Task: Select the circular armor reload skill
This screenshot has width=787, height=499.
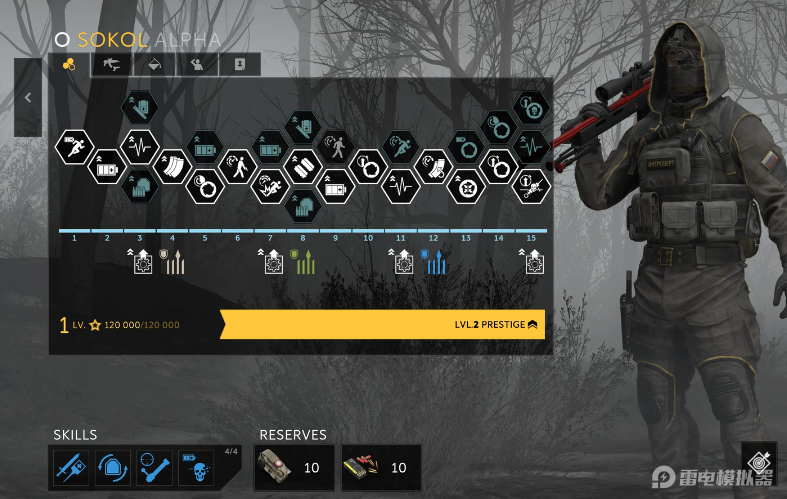Action: coord(112,468)
